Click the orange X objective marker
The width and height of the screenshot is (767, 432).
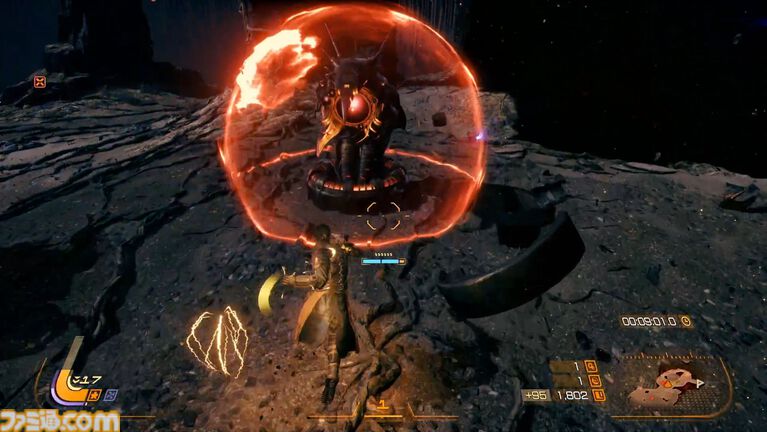[40, 82]
